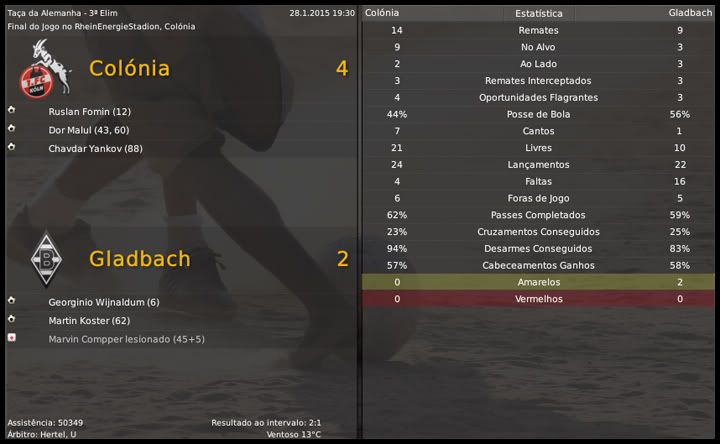Image resolution: width=720 pixels, height=444 pixels.
Task: Click the Estatística column header
Action: point(538,14)
